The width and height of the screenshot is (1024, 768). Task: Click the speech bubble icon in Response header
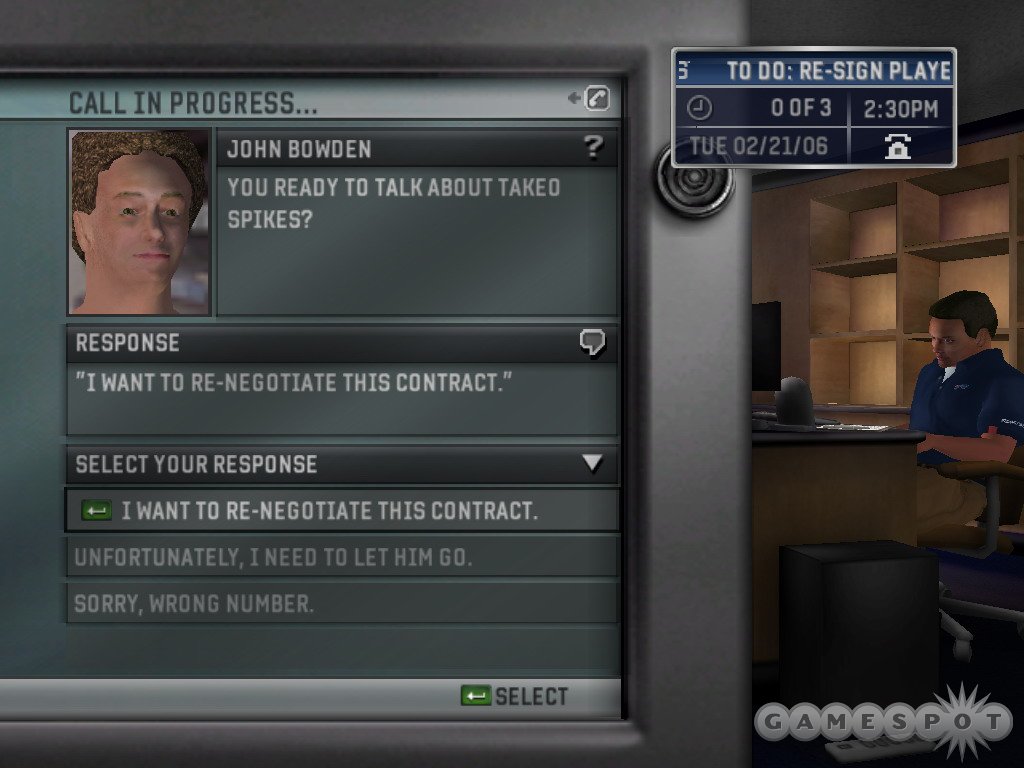point(592,343)
